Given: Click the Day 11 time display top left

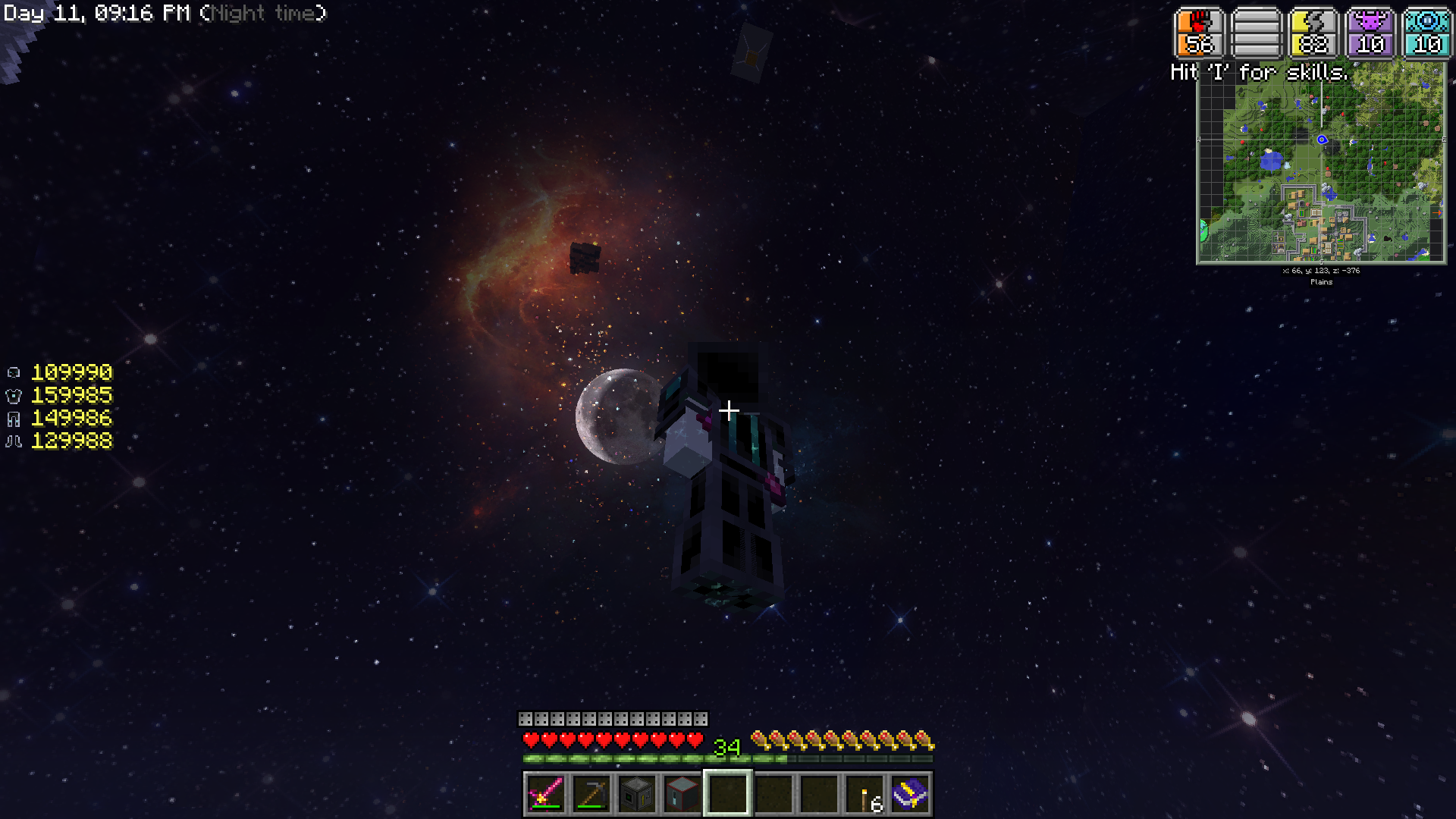Looking at the screenshot, I should (99, 13).
